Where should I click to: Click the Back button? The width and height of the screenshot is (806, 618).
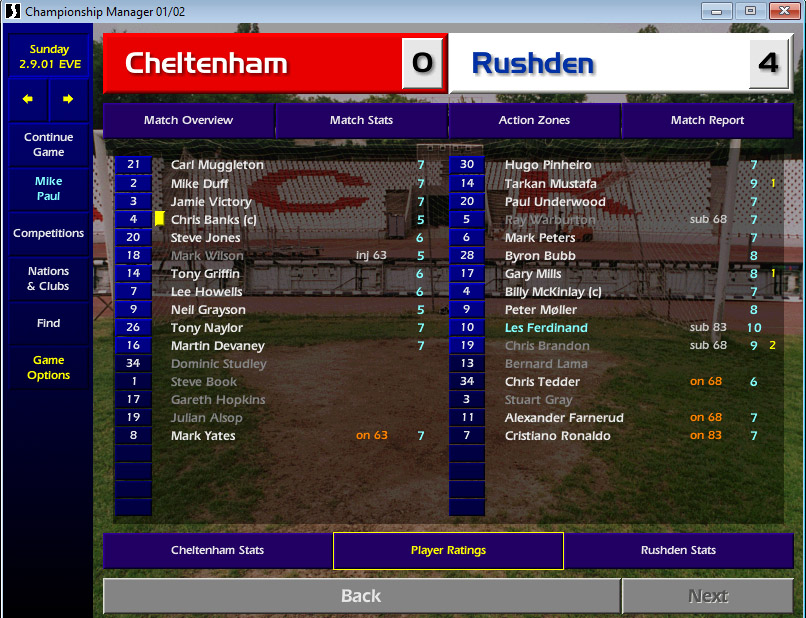[x=361, y=596]
